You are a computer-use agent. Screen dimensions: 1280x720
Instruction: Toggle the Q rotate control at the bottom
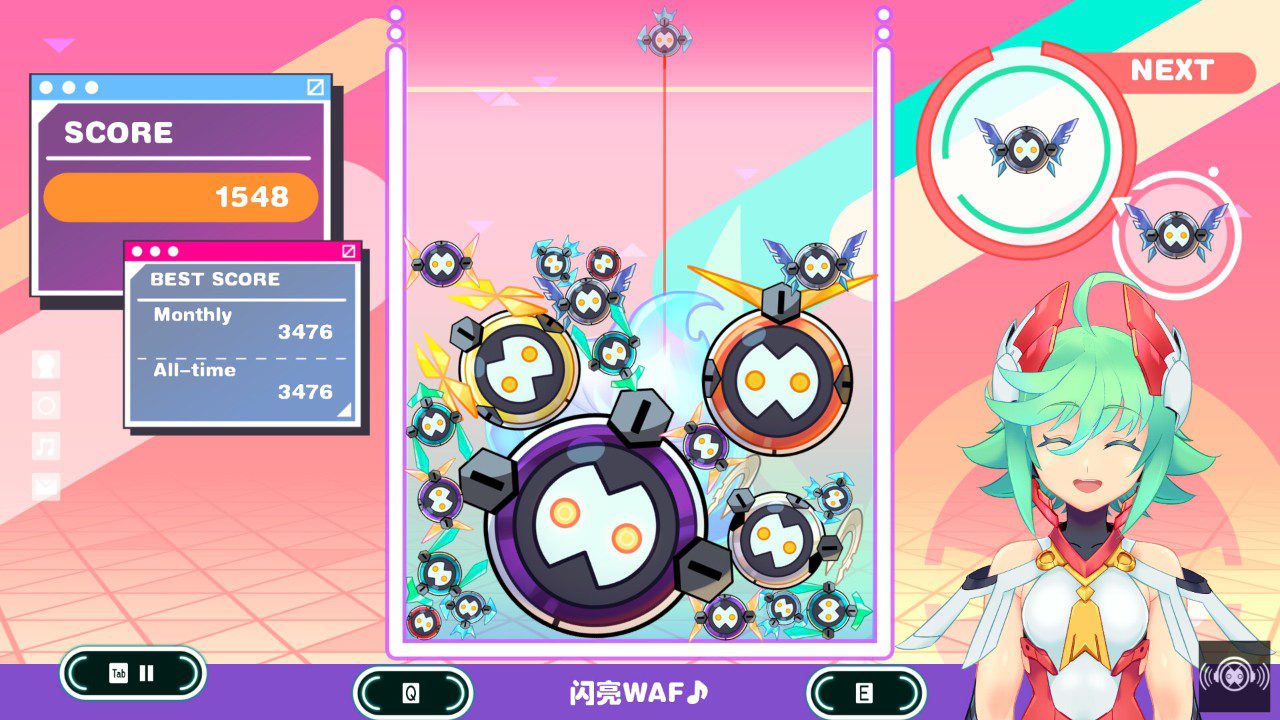click(413, 691)
